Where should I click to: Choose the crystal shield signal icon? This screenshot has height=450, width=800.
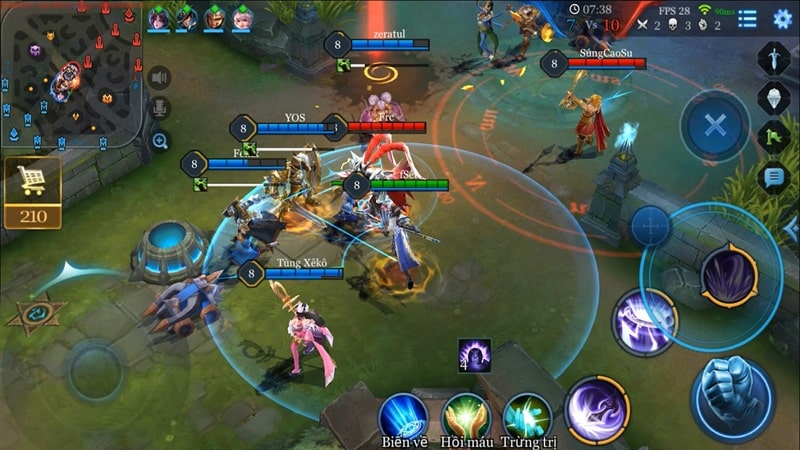[774, 97]
